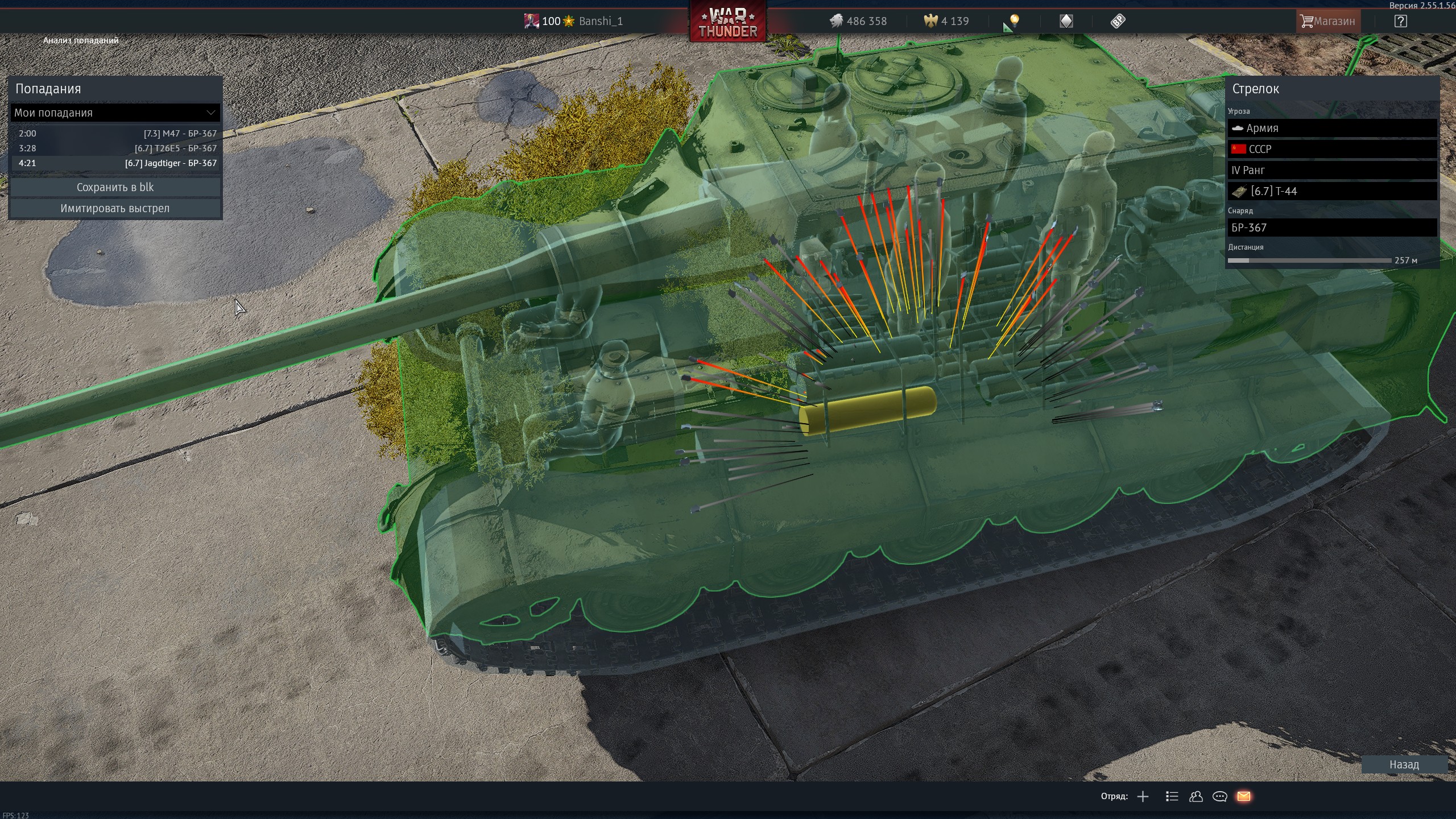Click the 'Сохранить в blk' button

tap(115, 187)
